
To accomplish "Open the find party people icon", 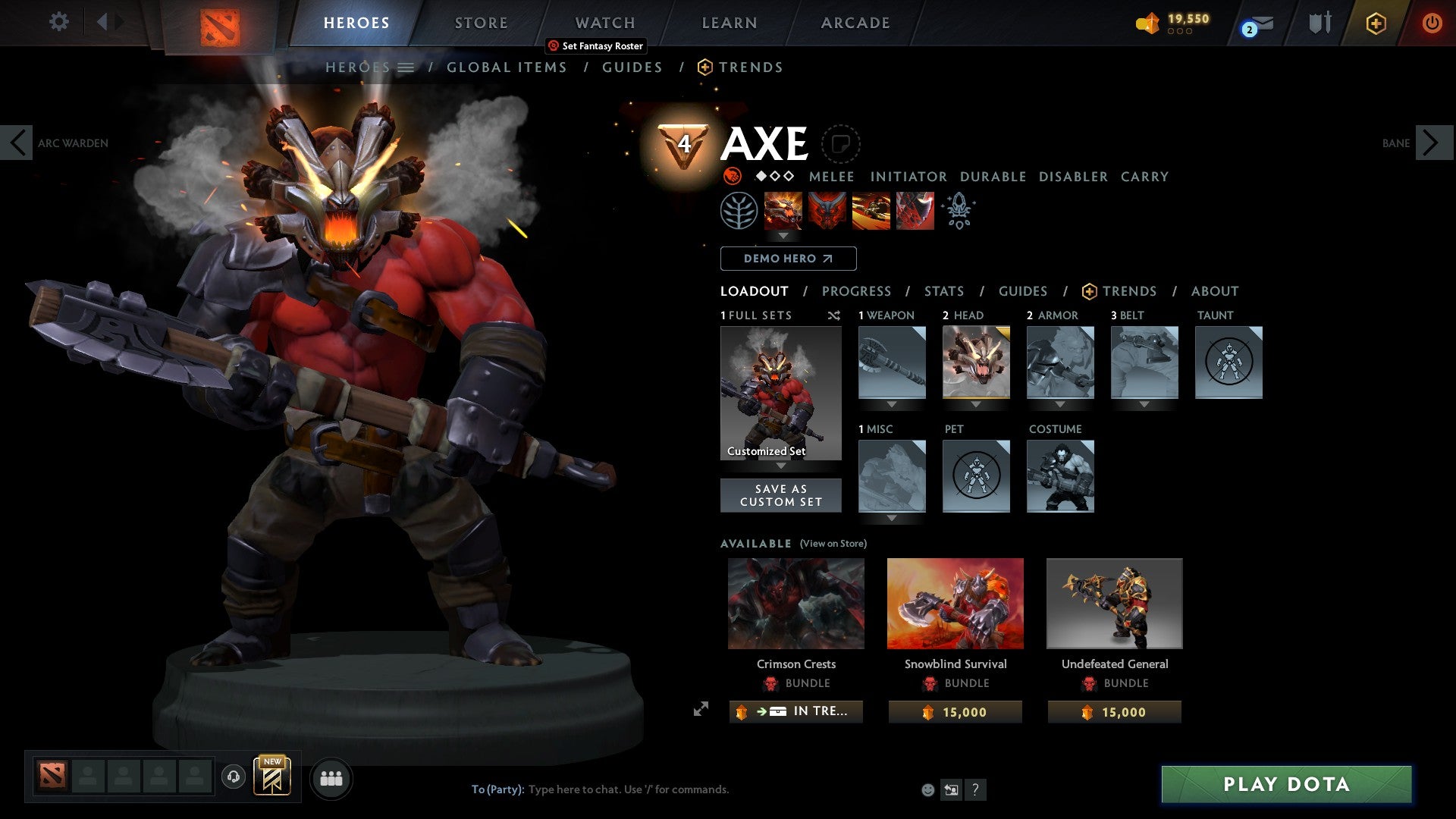I will pyautogui.click(x=330, y=777).
